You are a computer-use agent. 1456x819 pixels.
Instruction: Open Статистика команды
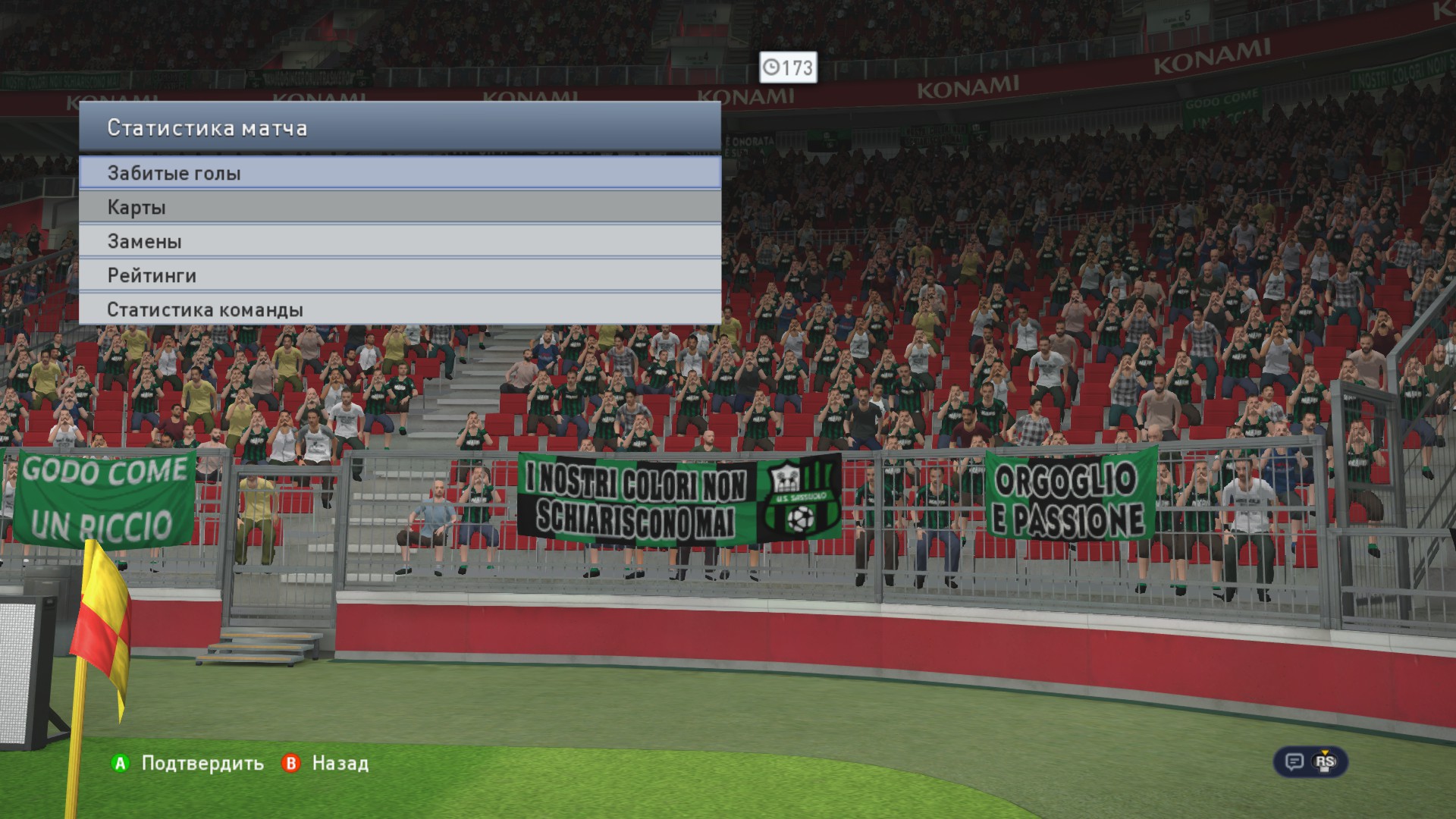tap(400, 309)
